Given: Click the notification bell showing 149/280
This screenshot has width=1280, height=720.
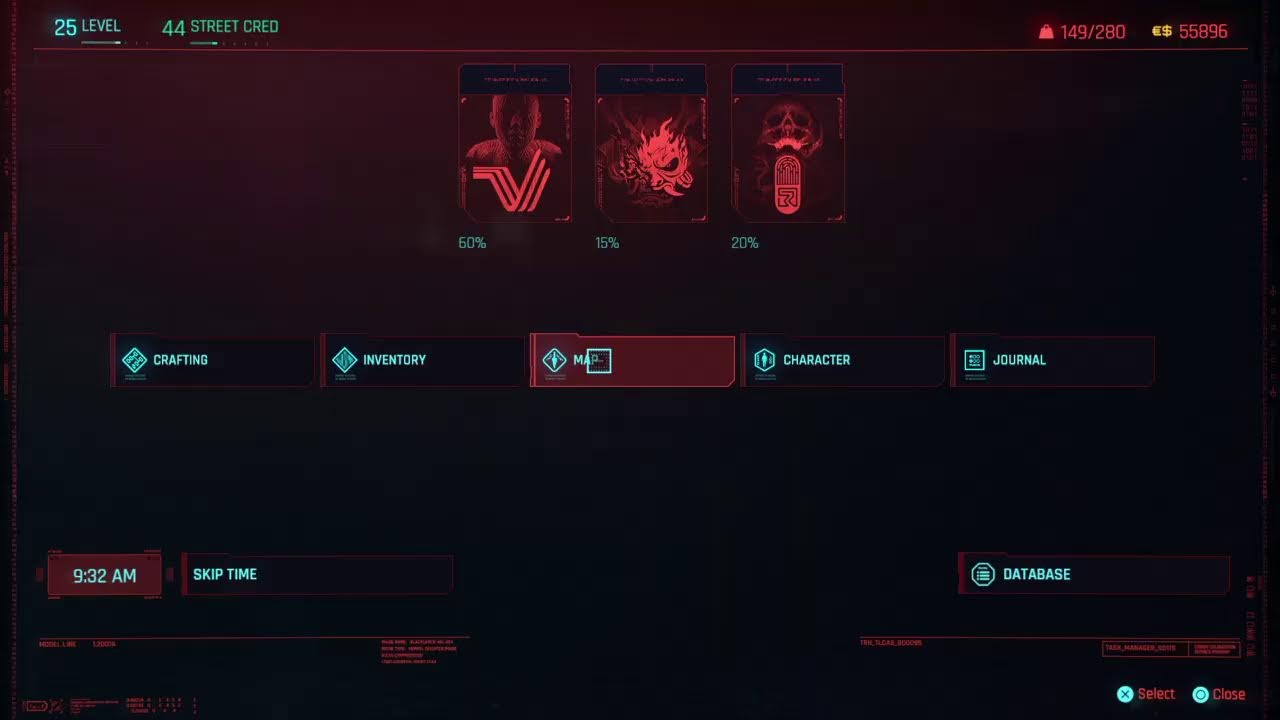Looking at the screenshot, I should pyautogui.click(x=1044, y=31).
